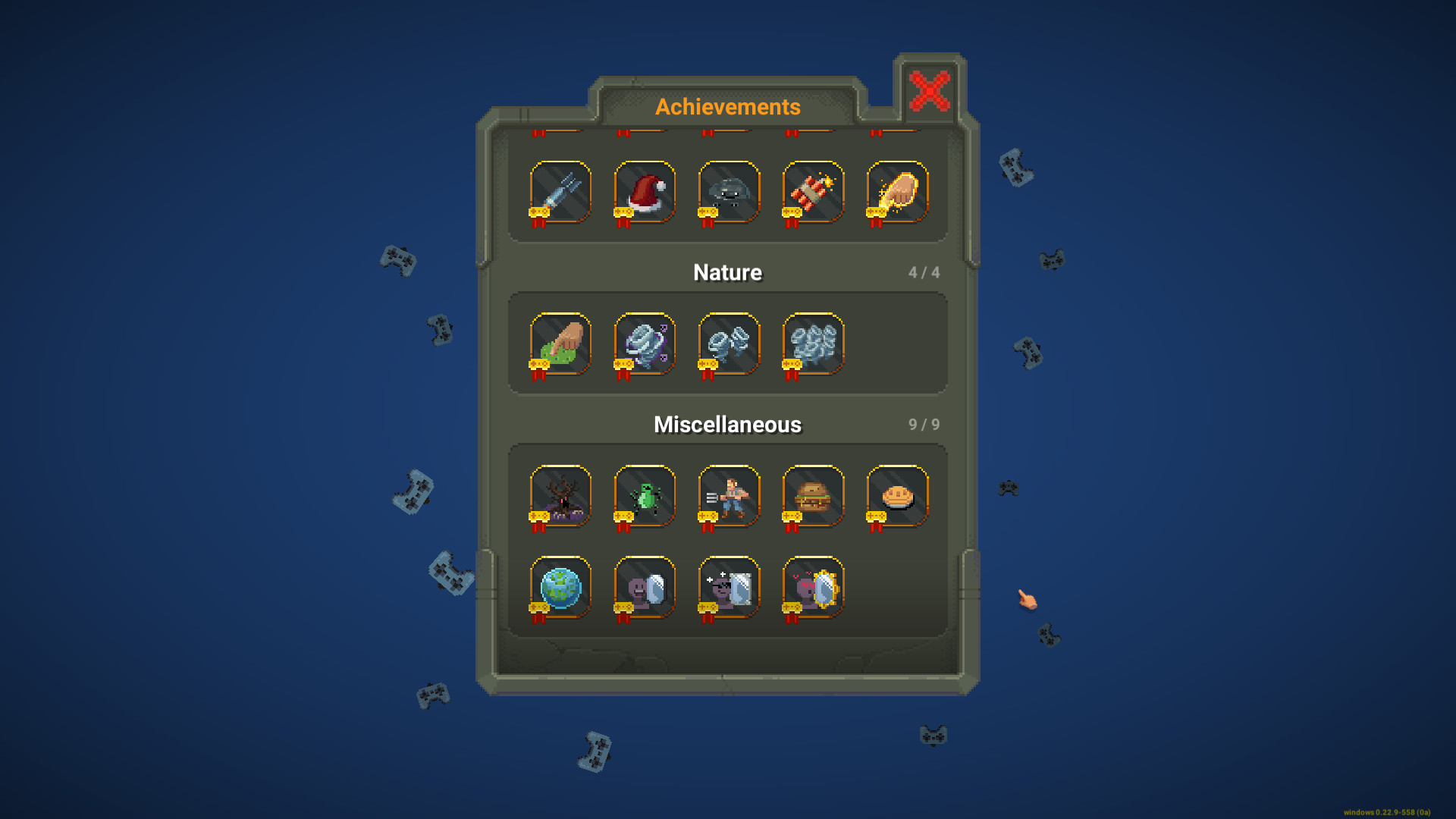View the hamburger achievement

pyautogui.click(x=812, y=496)
